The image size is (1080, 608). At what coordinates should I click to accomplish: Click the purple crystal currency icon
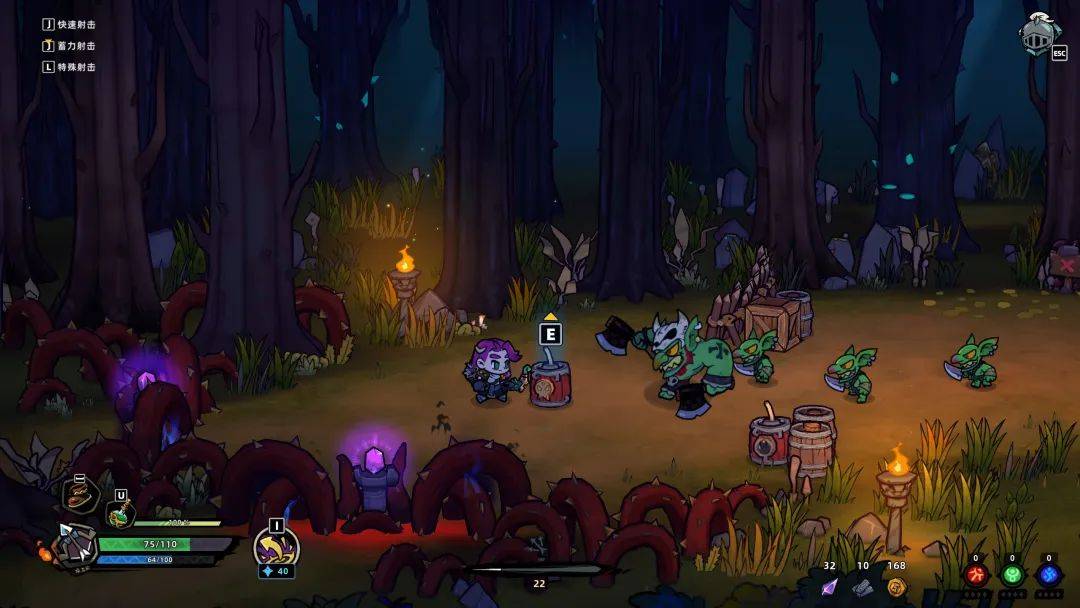(829, 586)
